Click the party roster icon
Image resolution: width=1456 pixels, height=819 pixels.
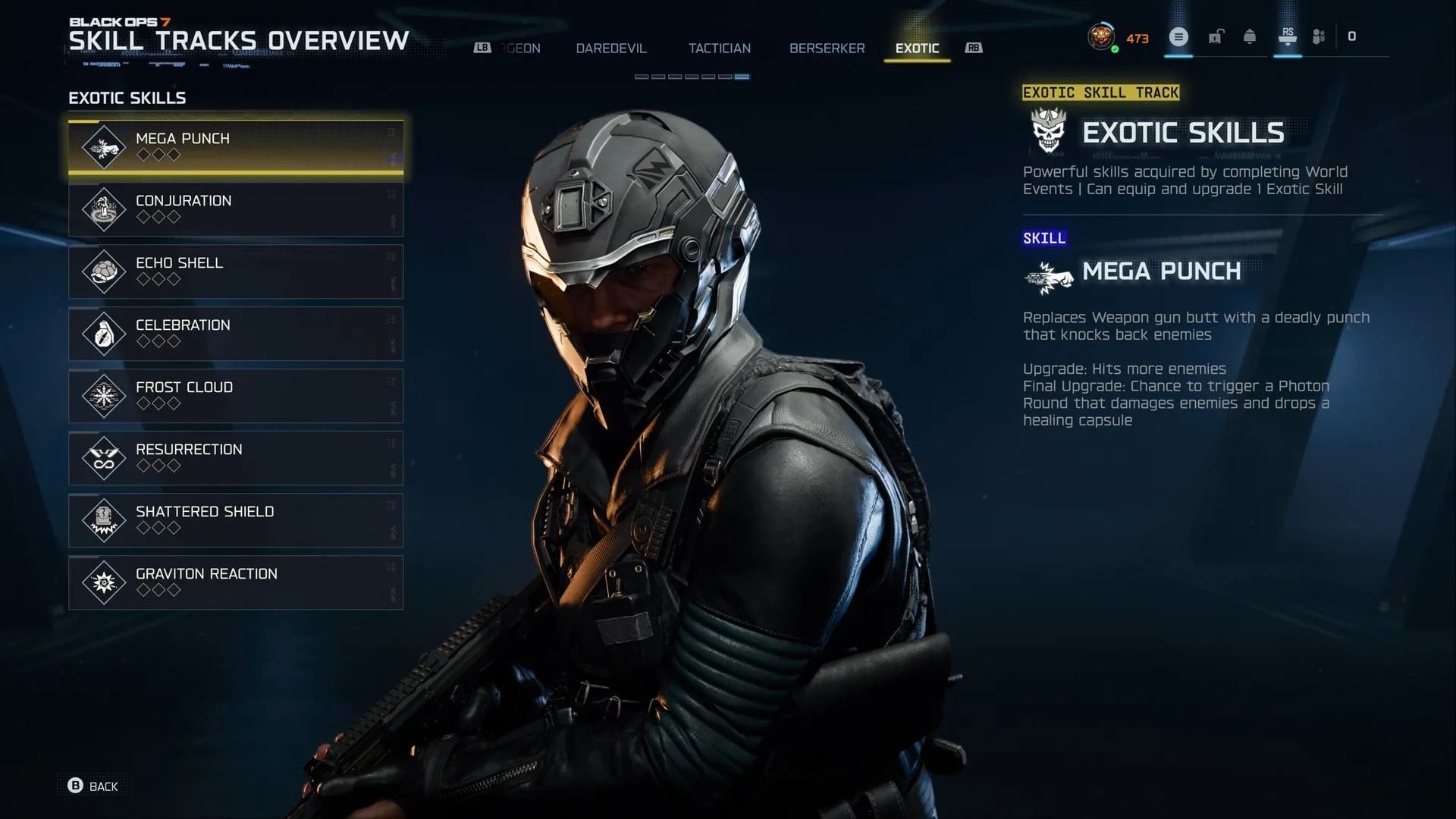1319,36
